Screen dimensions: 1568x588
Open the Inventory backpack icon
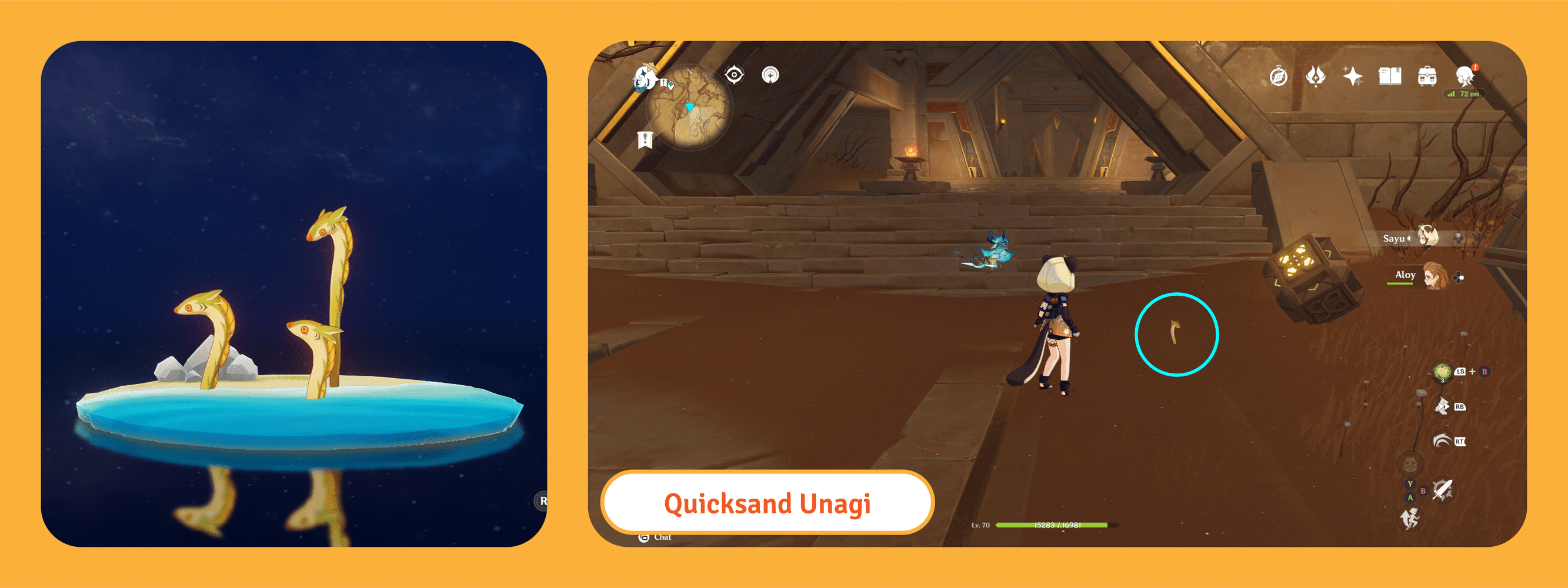1427,77
